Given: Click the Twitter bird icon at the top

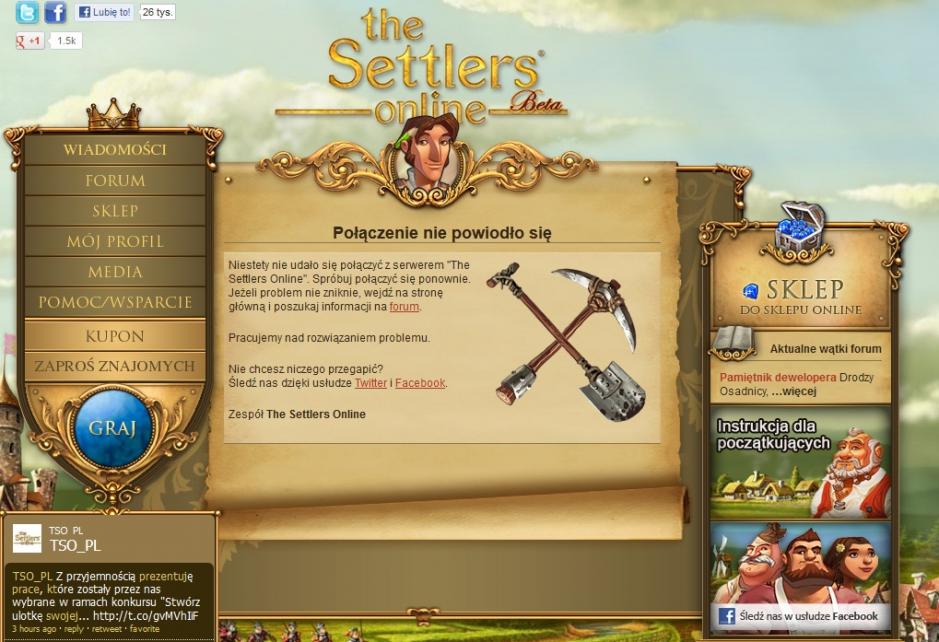Looking at the screenshot, I should point(27,13).
